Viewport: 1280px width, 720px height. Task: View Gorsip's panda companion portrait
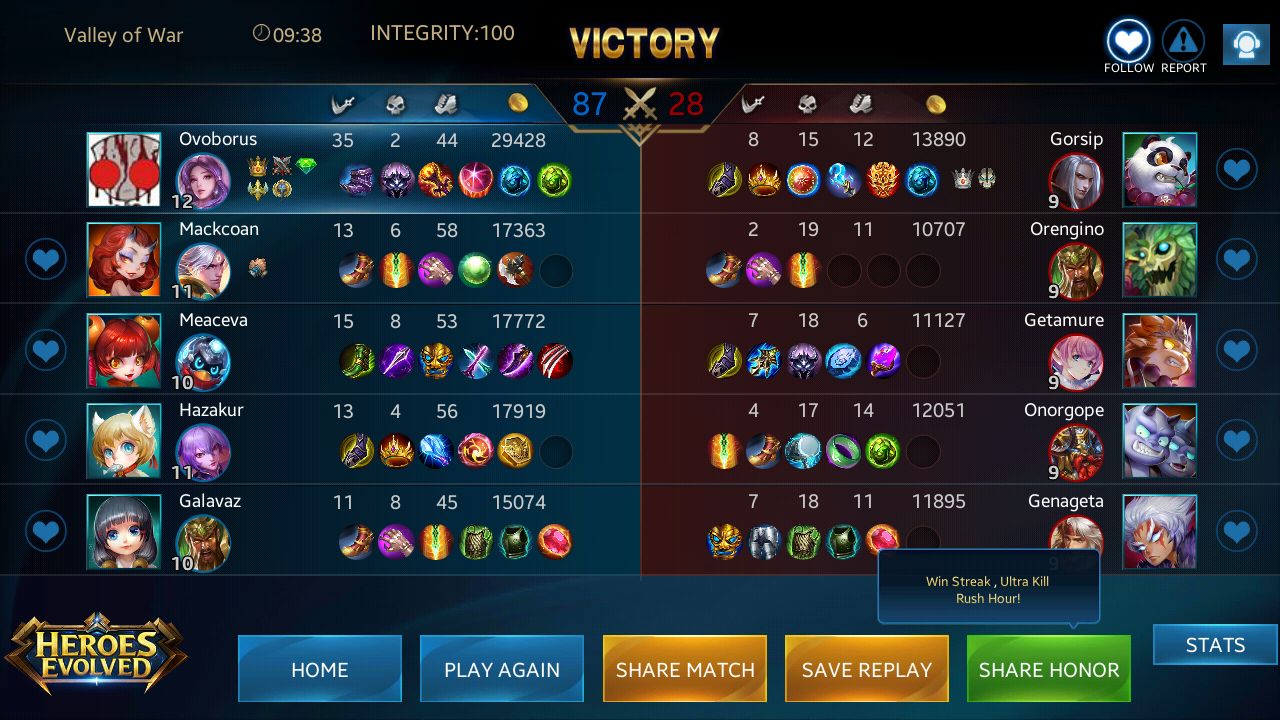pyautogui.click(x=1159, y=169)
